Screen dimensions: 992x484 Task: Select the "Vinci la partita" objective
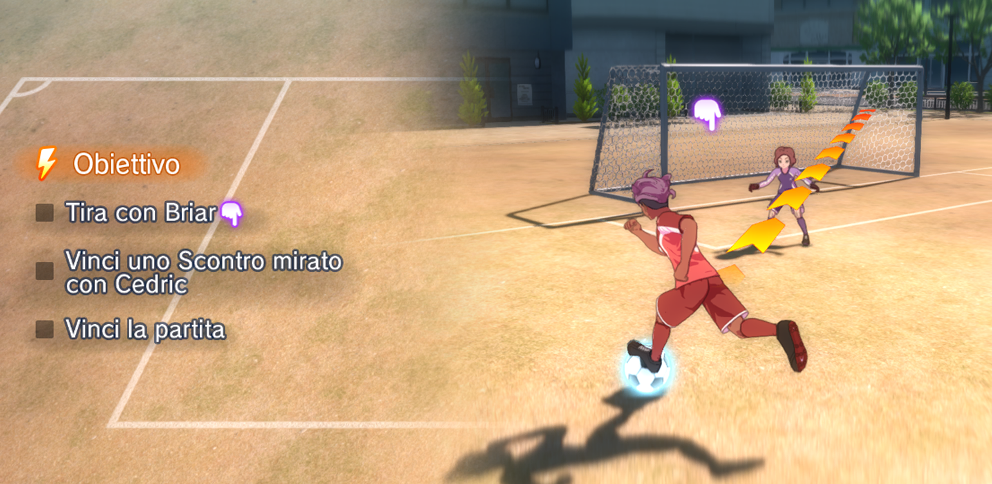point(145,329)
